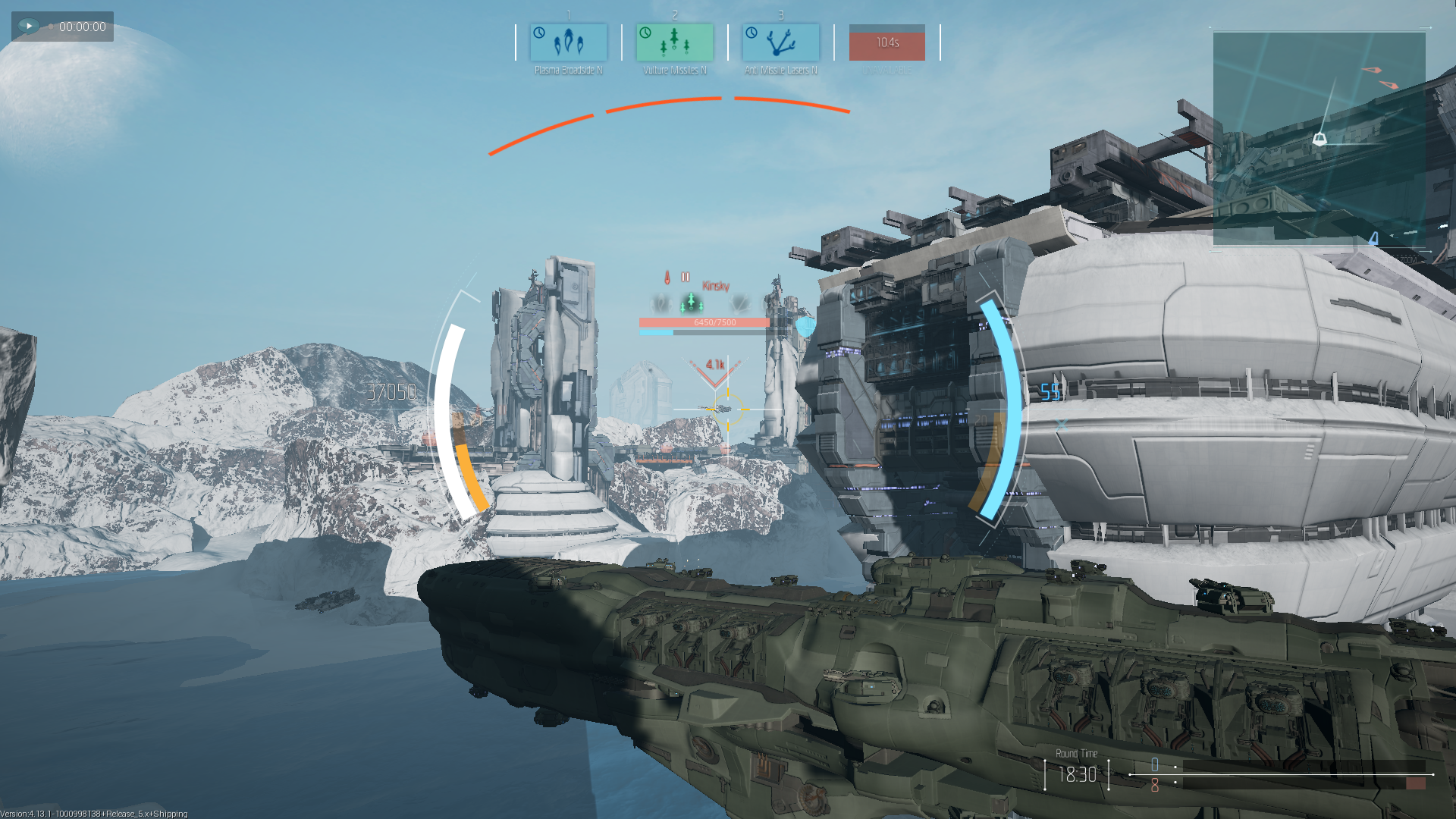The image size is (1456, 819).
Task: Fire the Anti Missile Lasers N ability
Action: point(780,42)
